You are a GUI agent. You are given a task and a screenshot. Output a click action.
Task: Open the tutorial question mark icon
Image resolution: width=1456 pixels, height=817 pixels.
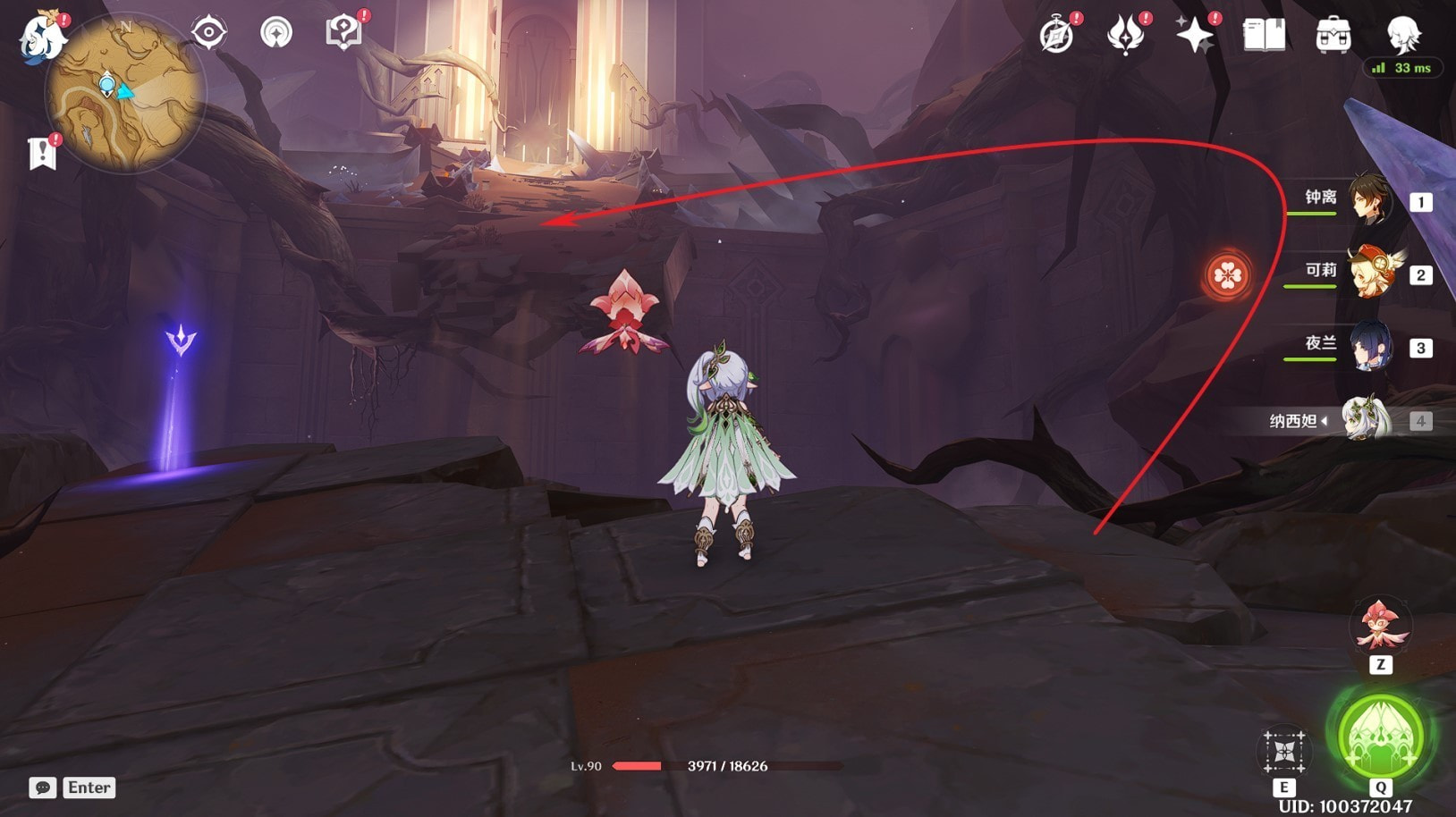point(343,33)
